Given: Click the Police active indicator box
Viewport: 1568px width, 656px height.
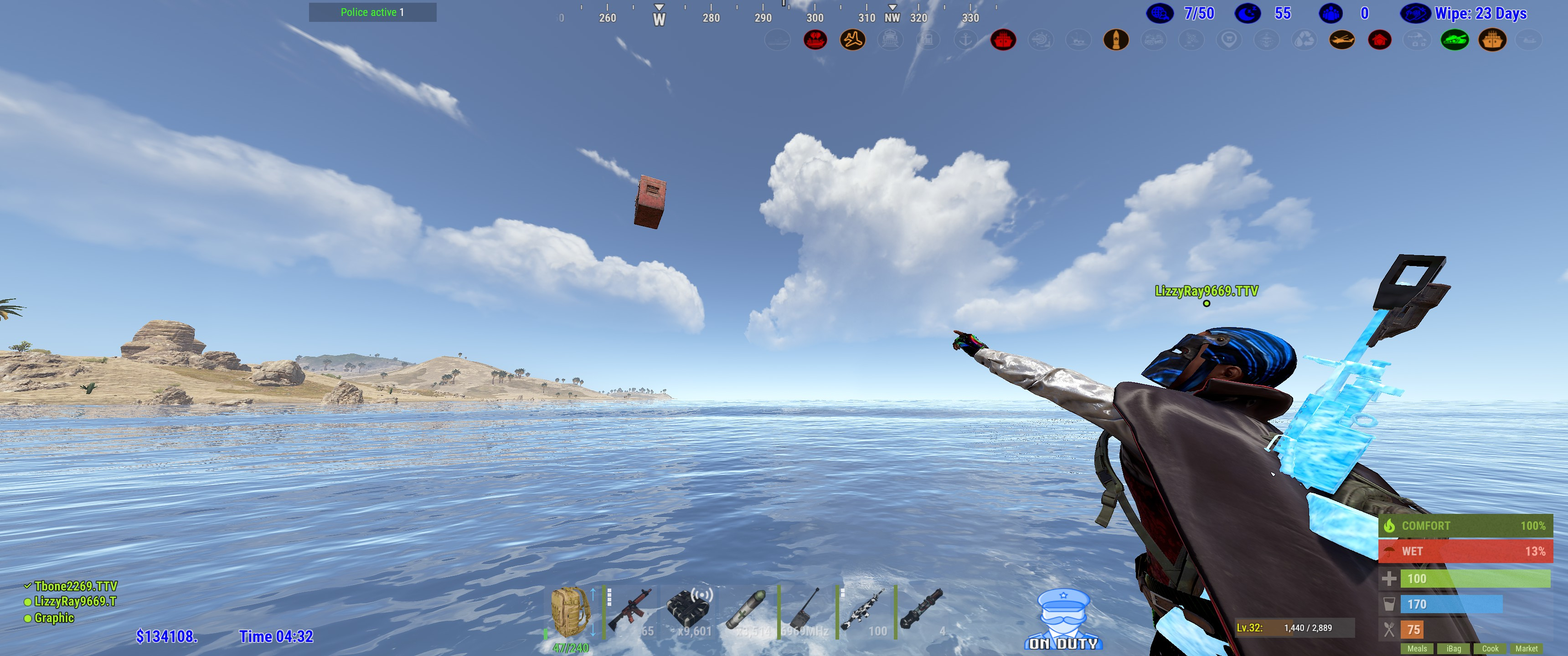Looking at the screenshot, I should click(372, 12).
